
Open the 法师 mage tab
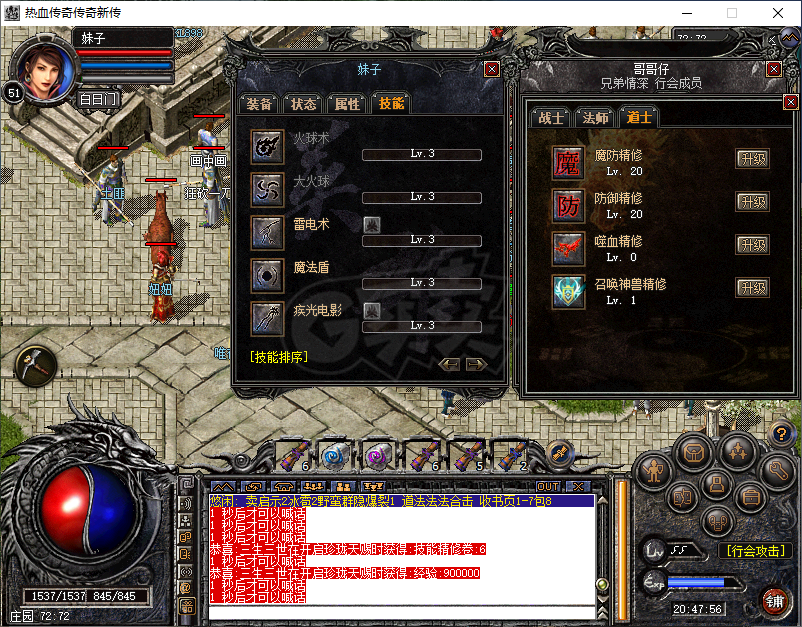point(595,117)
